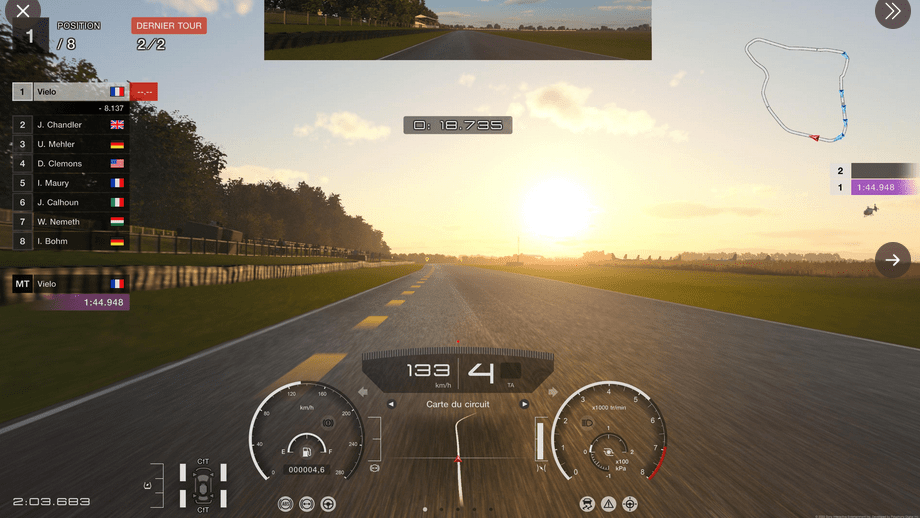Select Vielo's row in the standings
The image size is (920, 518).
(70, 92)
